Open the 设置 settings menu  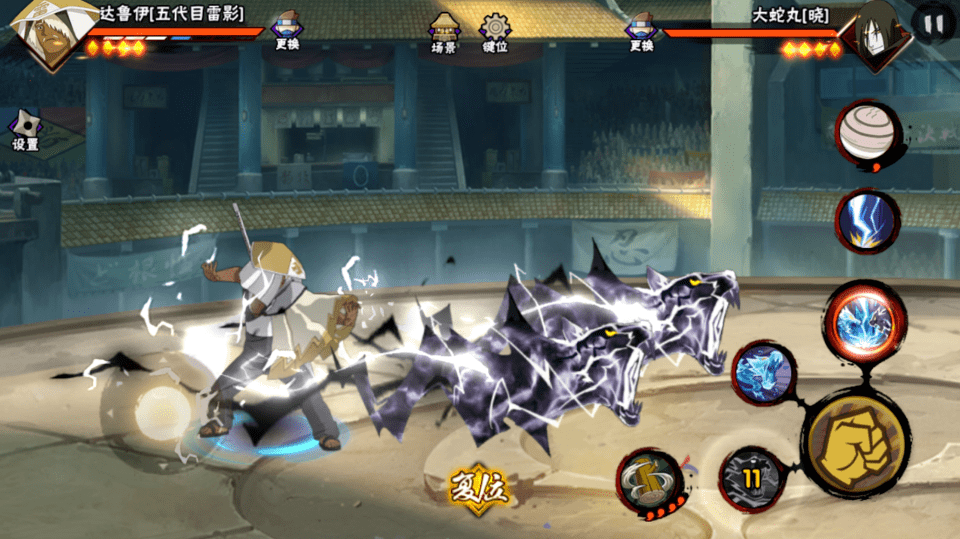point(25,130)
